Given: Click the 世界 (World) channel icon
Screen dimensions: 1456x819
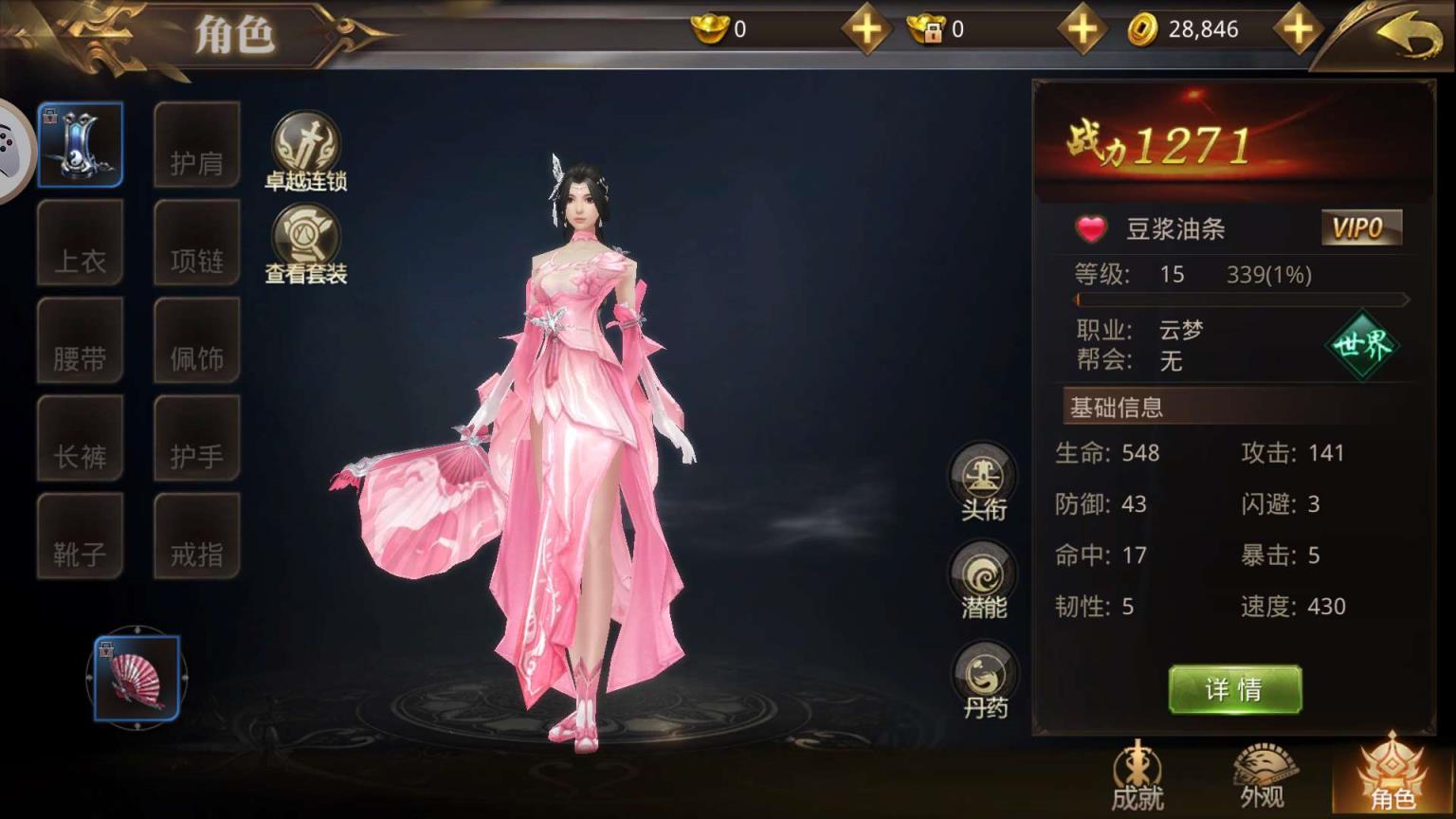Looking at the screenshot, I should coord(1361,347).
